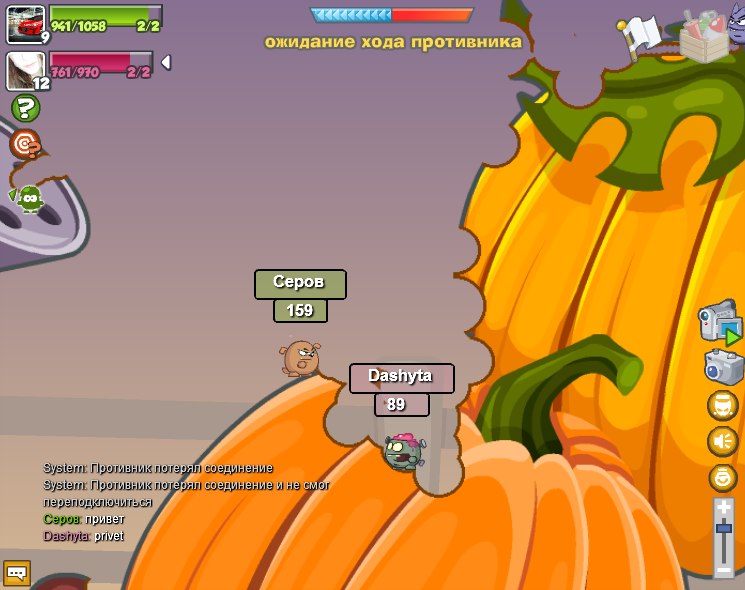
Task: Click the round button below the photo camera
Action: (x=722, y=405)
